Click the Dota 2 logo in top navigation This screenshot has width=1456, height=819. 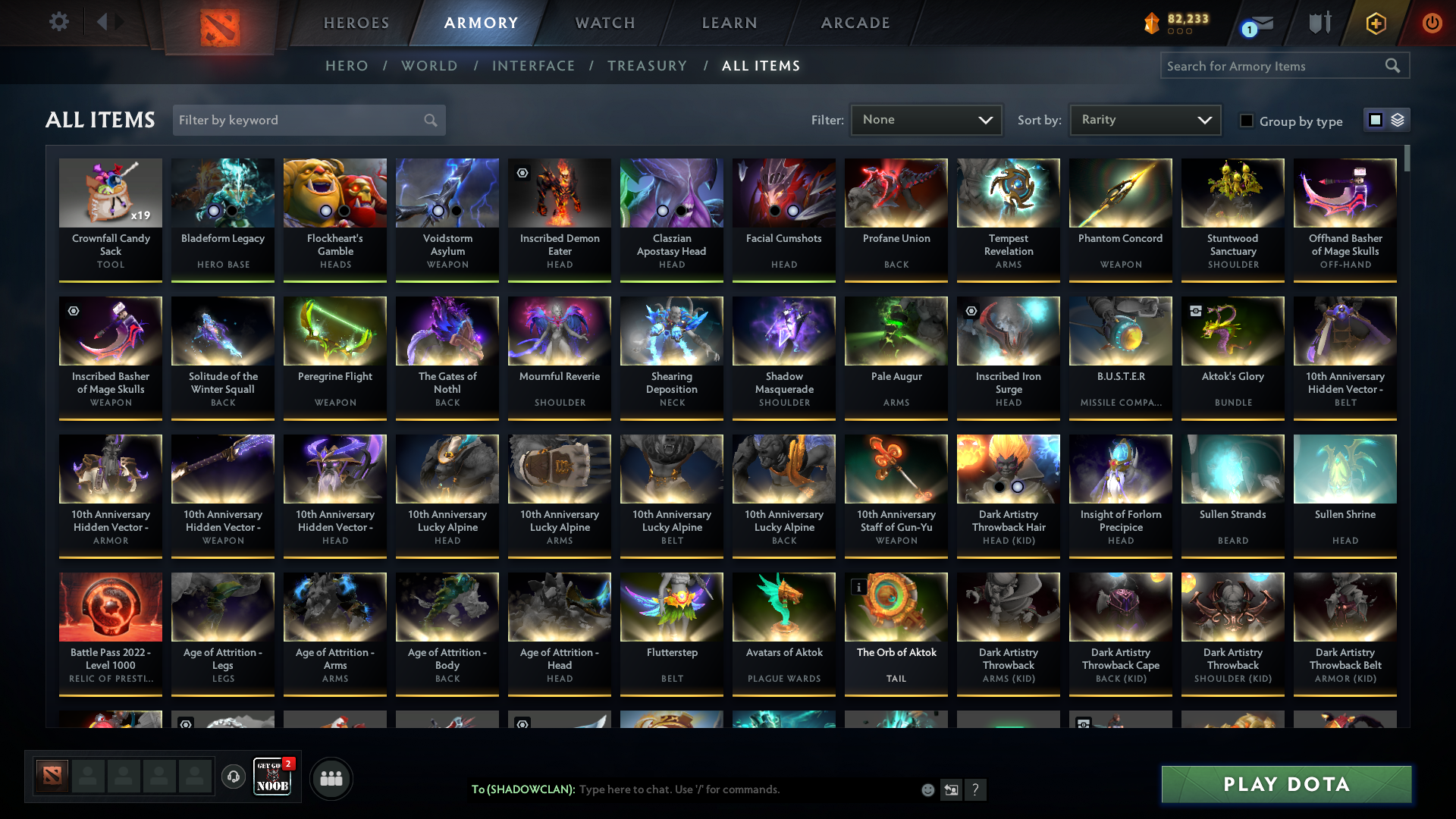coord(218,22)
